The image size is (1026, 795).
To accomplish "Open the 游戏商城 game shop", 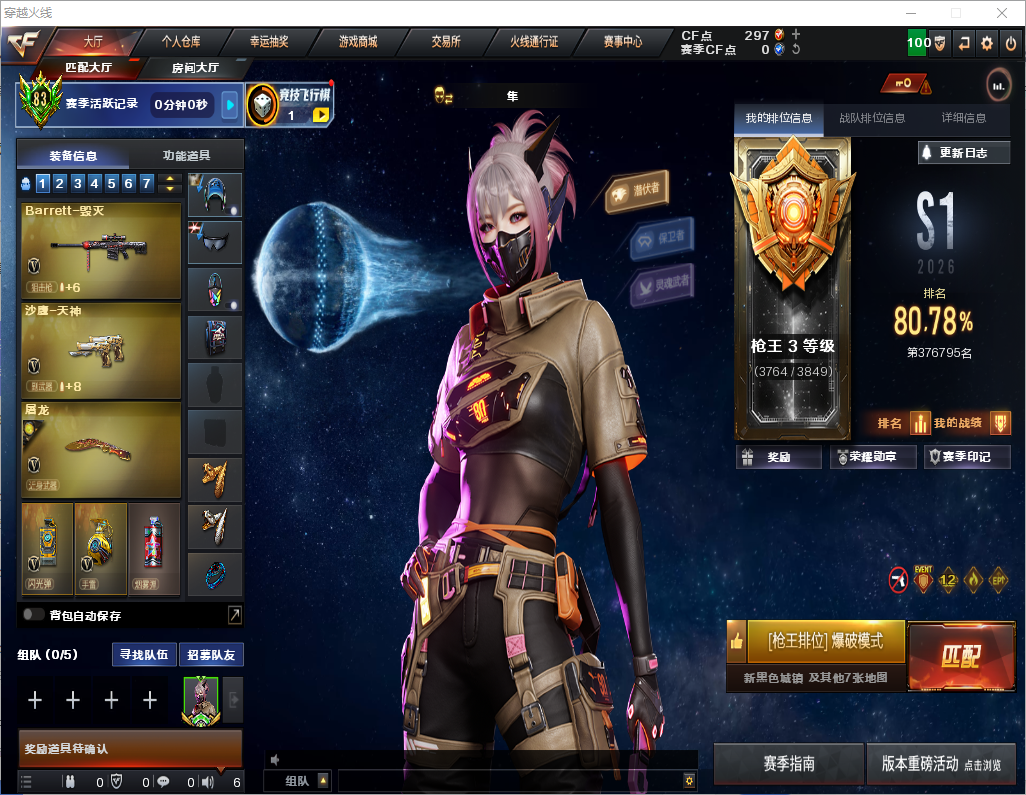I will point(358,42).
